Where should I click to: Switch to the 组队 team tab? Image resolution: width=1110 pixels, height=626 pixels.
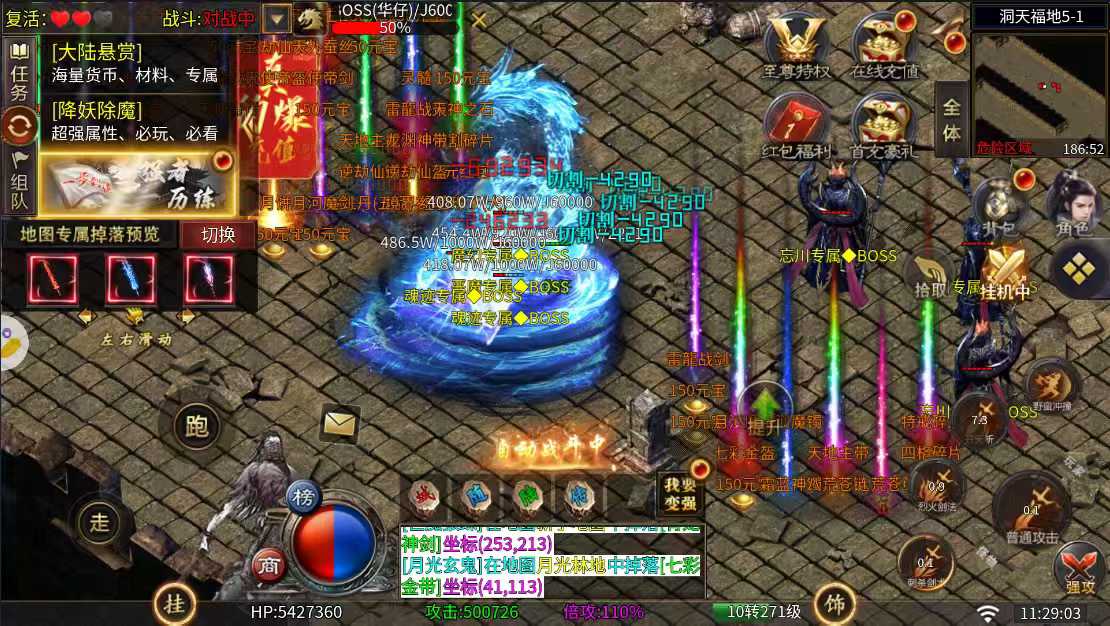(19, 180)
